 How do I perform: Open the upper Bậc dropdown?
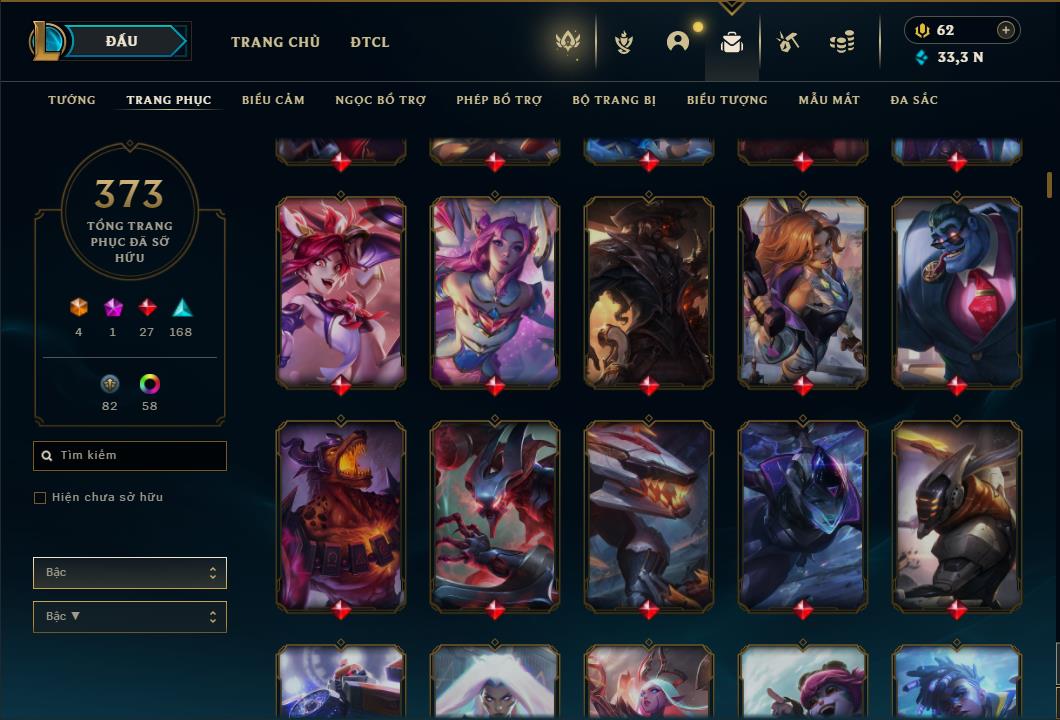pos(130,573)
